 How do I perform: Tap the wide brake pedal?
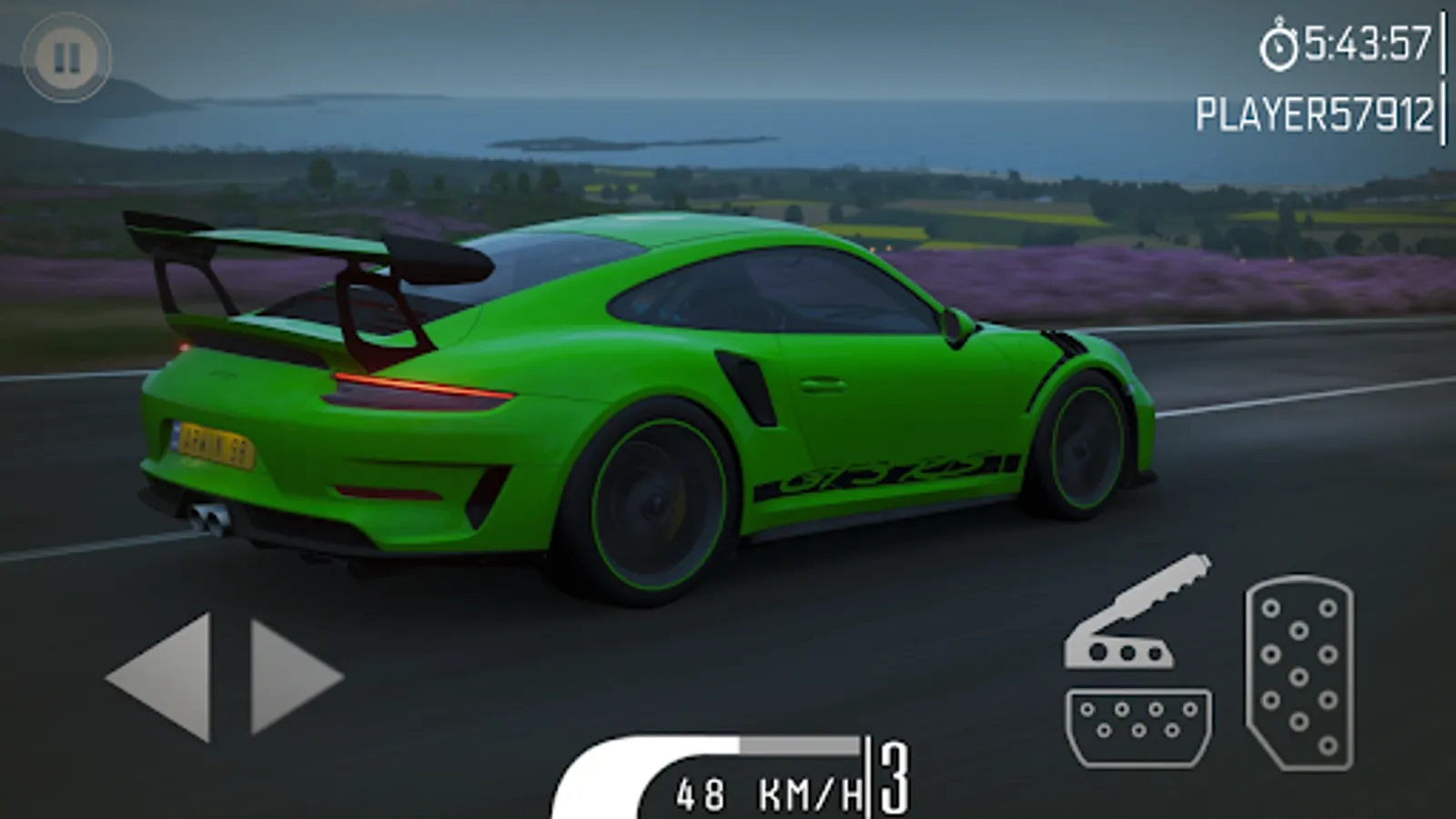[1138, 725]
